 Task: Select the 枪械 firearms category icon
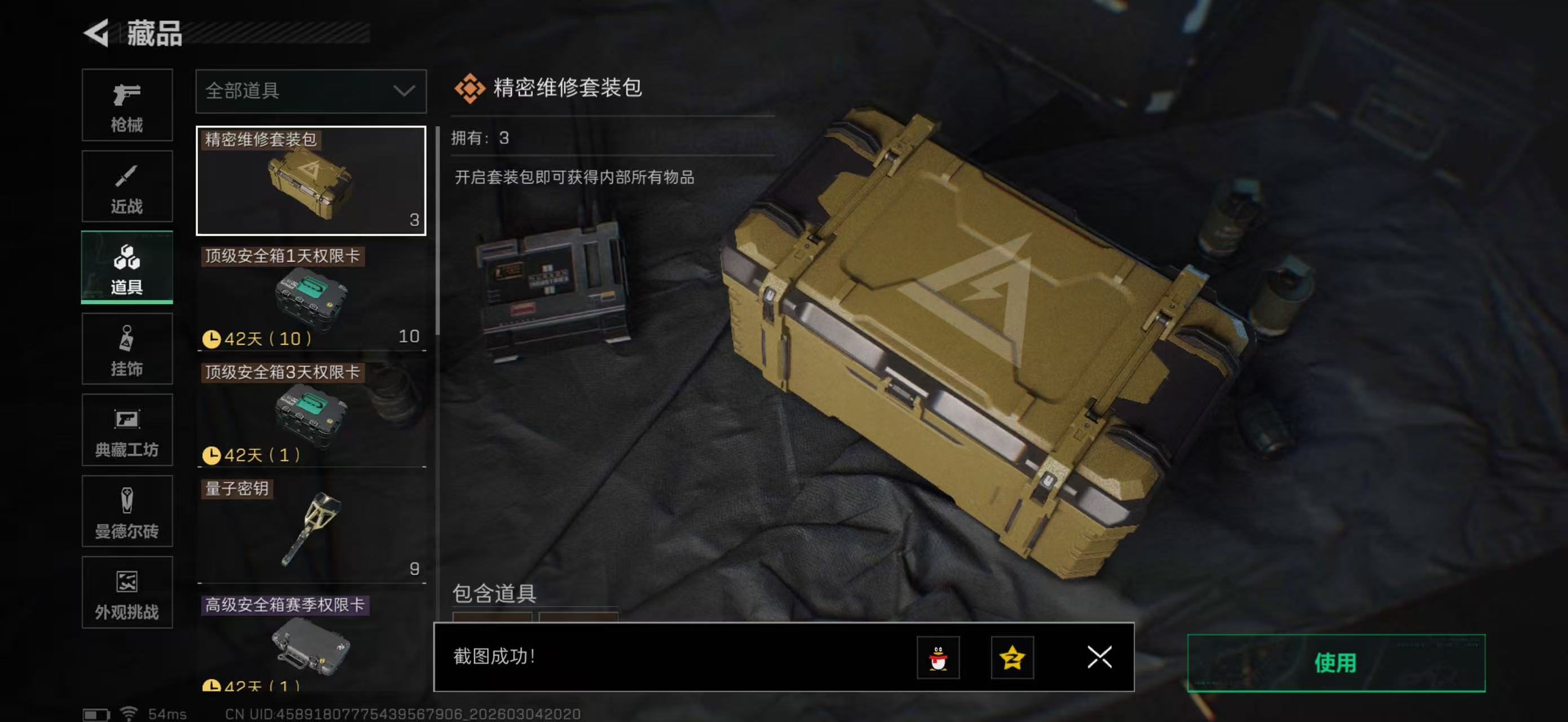pos(127,105)
